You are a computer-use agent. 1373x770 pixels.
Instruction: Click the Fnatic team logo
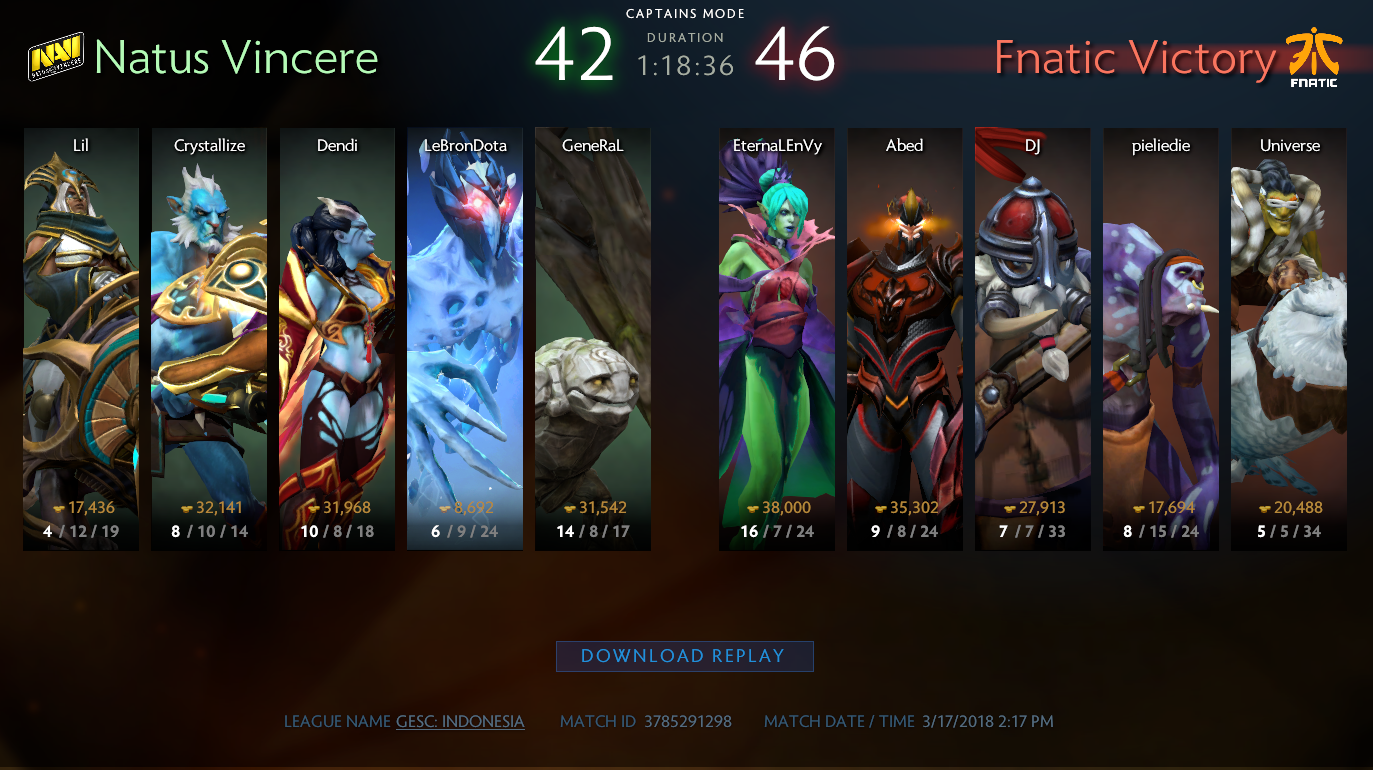[x=1314, y=58]
